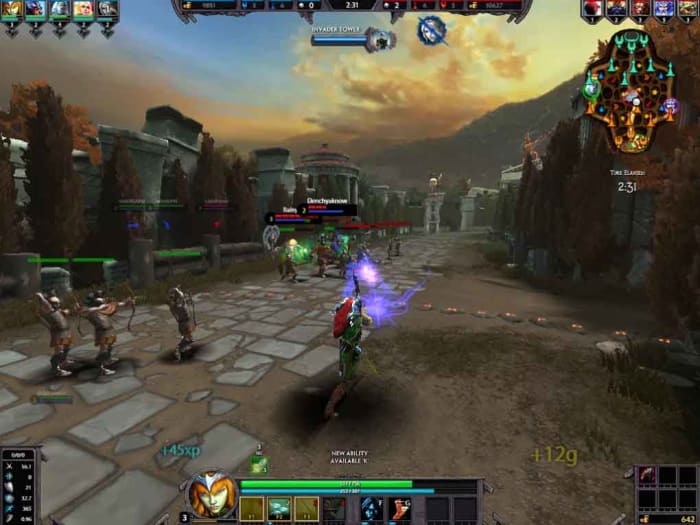This screenshot has width=700, height=525.
Task: Select the first ally portrait, top left
Action: pos(13,10)
